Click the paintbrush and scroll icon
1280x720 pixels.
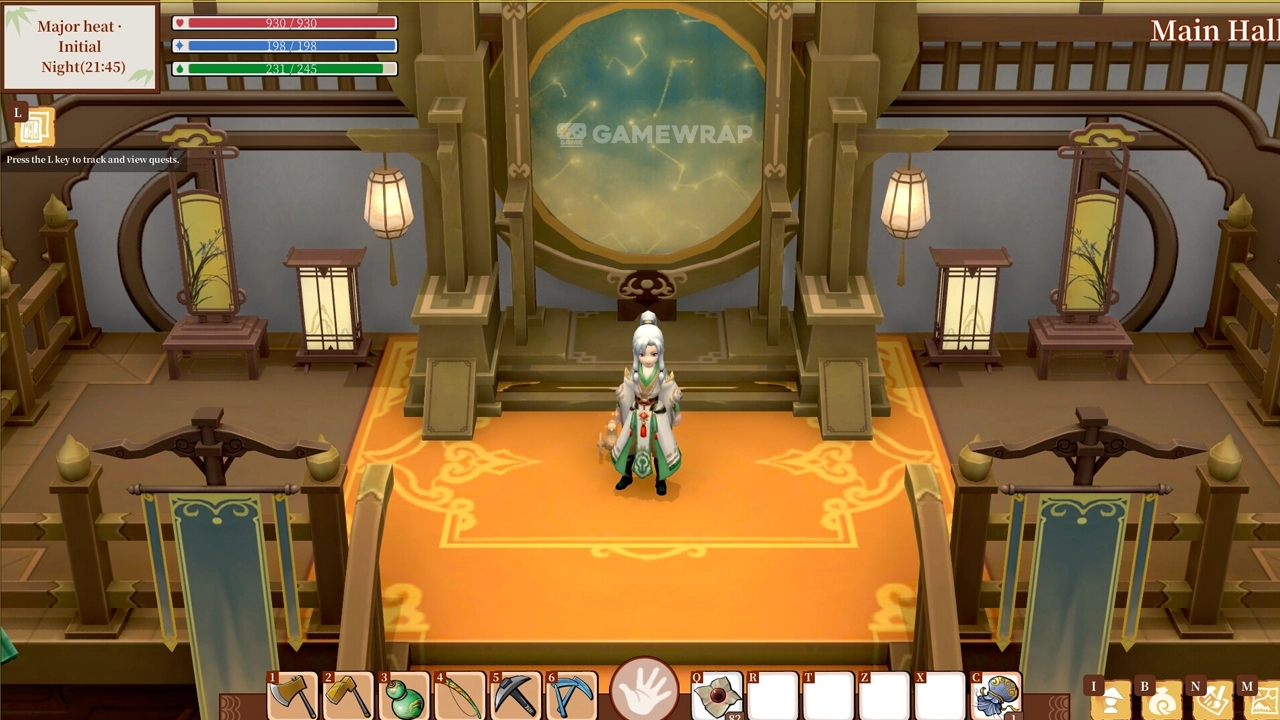[1214, 702]
